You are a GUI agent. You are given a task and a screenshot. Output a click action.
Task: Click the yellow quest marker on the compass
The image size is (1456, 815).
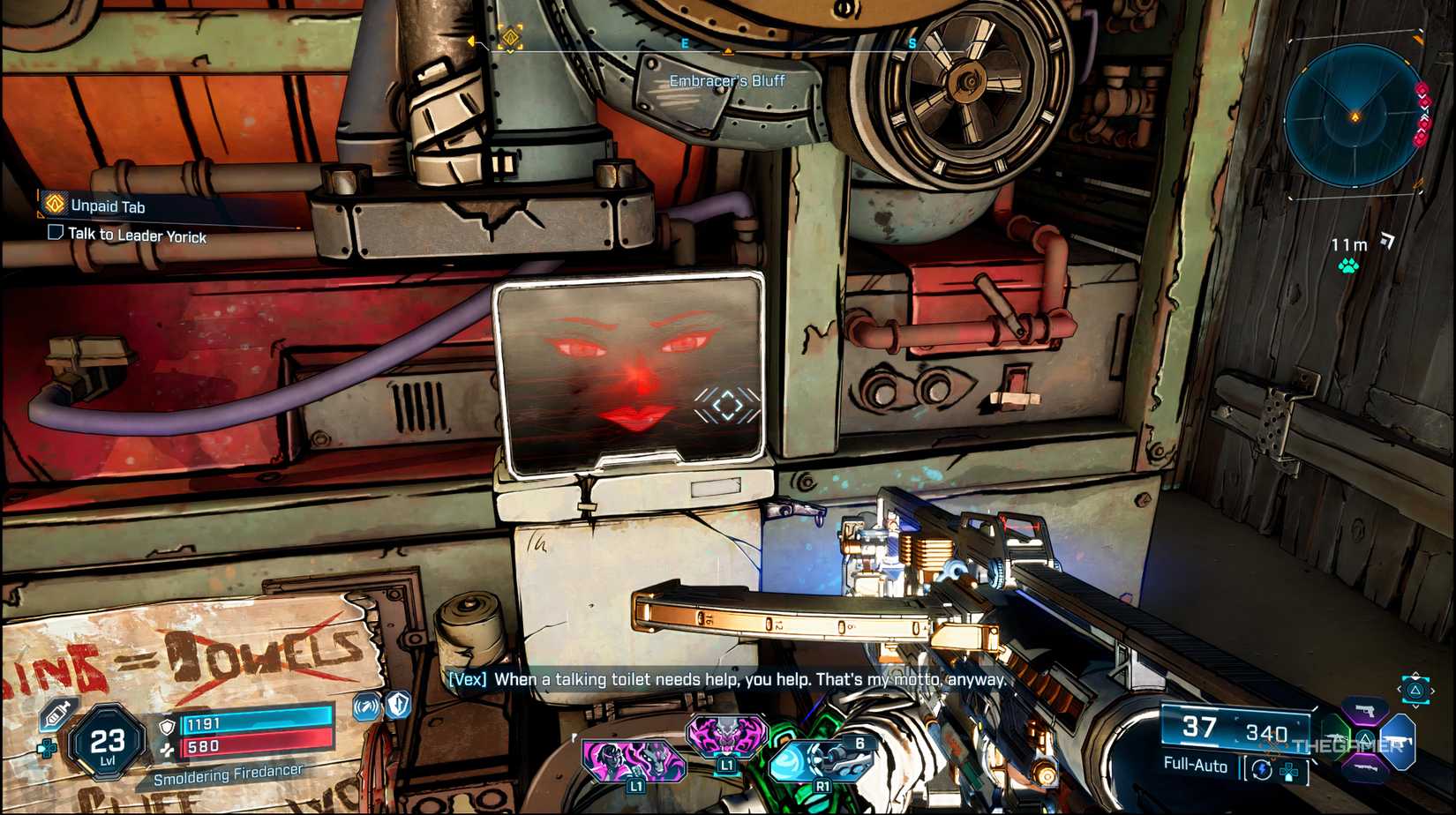pos(510,37)
